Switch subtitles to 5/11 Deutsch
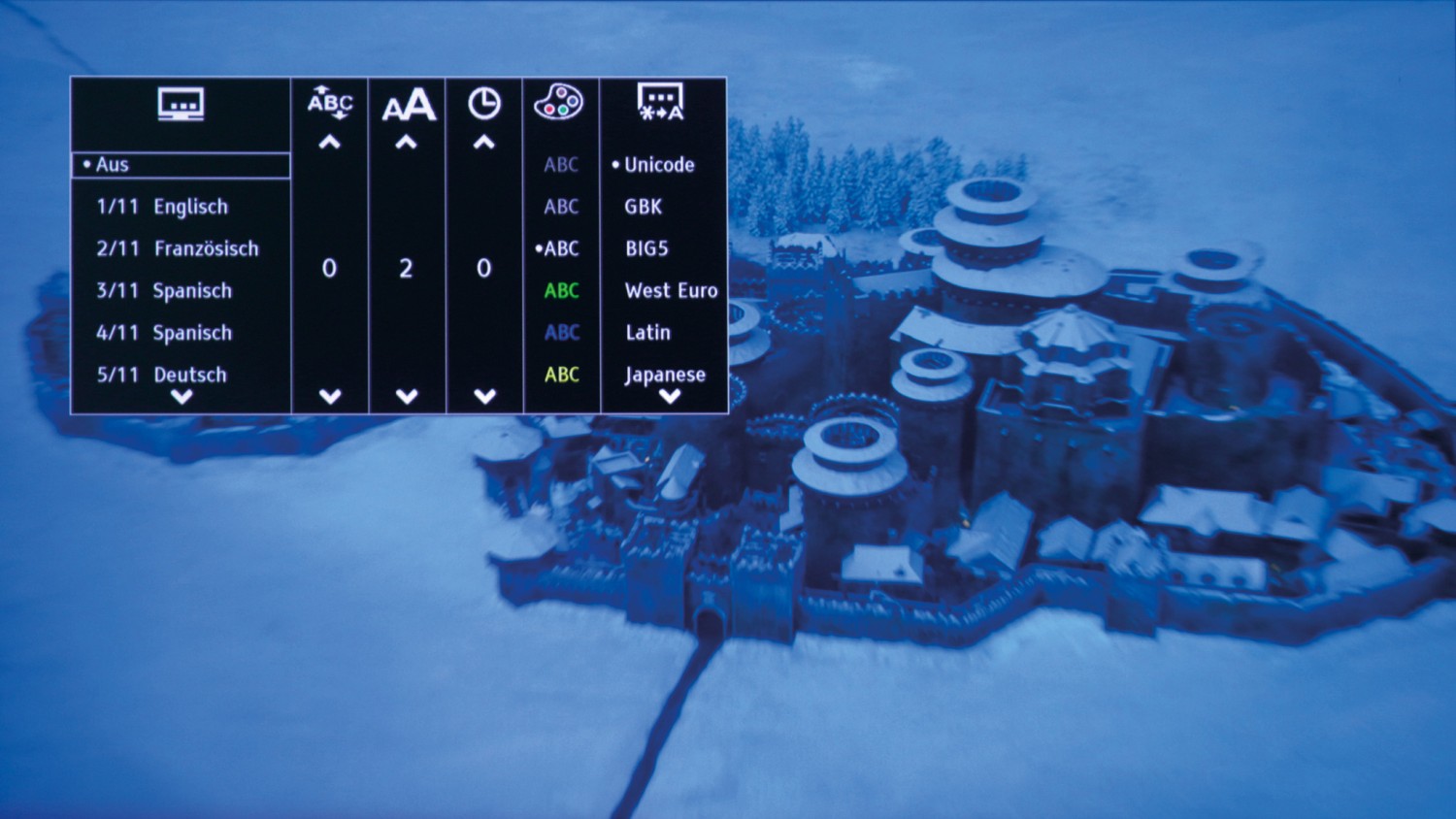 point(161,375)
